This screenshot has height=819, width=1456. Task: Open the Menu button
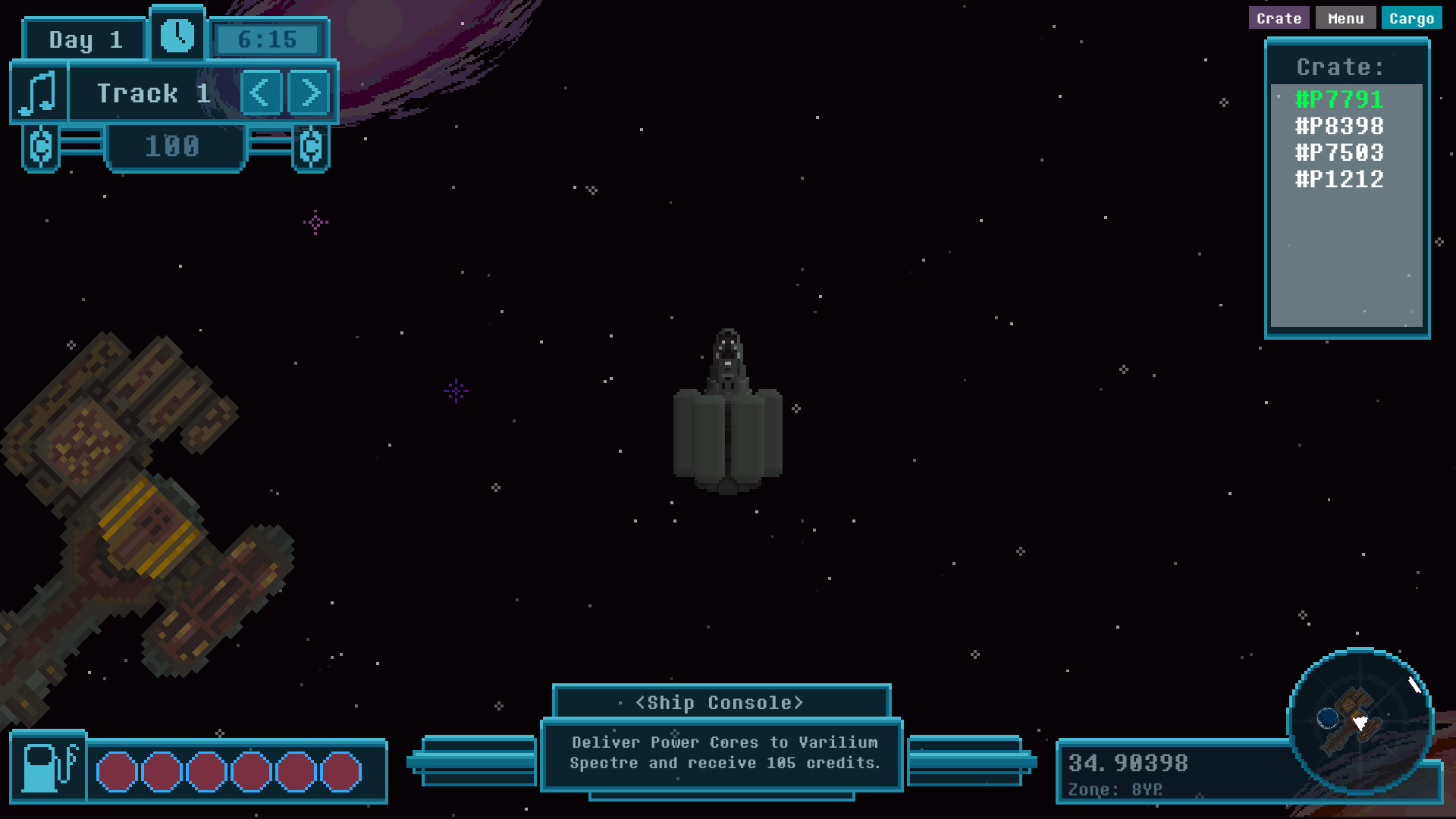[x=1345, y=18]
